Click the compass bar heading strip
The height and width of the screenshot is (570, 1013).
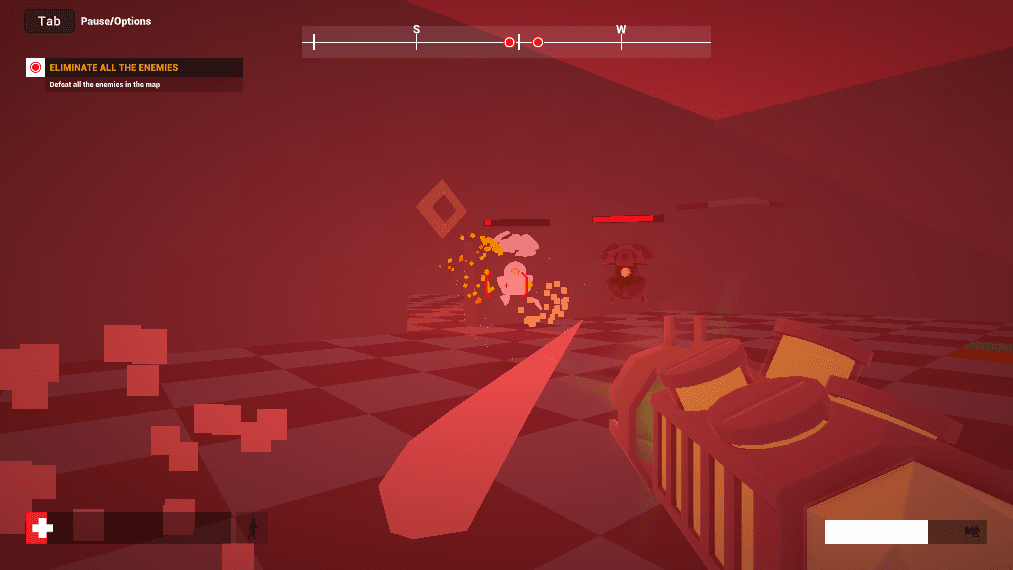pyautogui.click(x=506, y=42)
